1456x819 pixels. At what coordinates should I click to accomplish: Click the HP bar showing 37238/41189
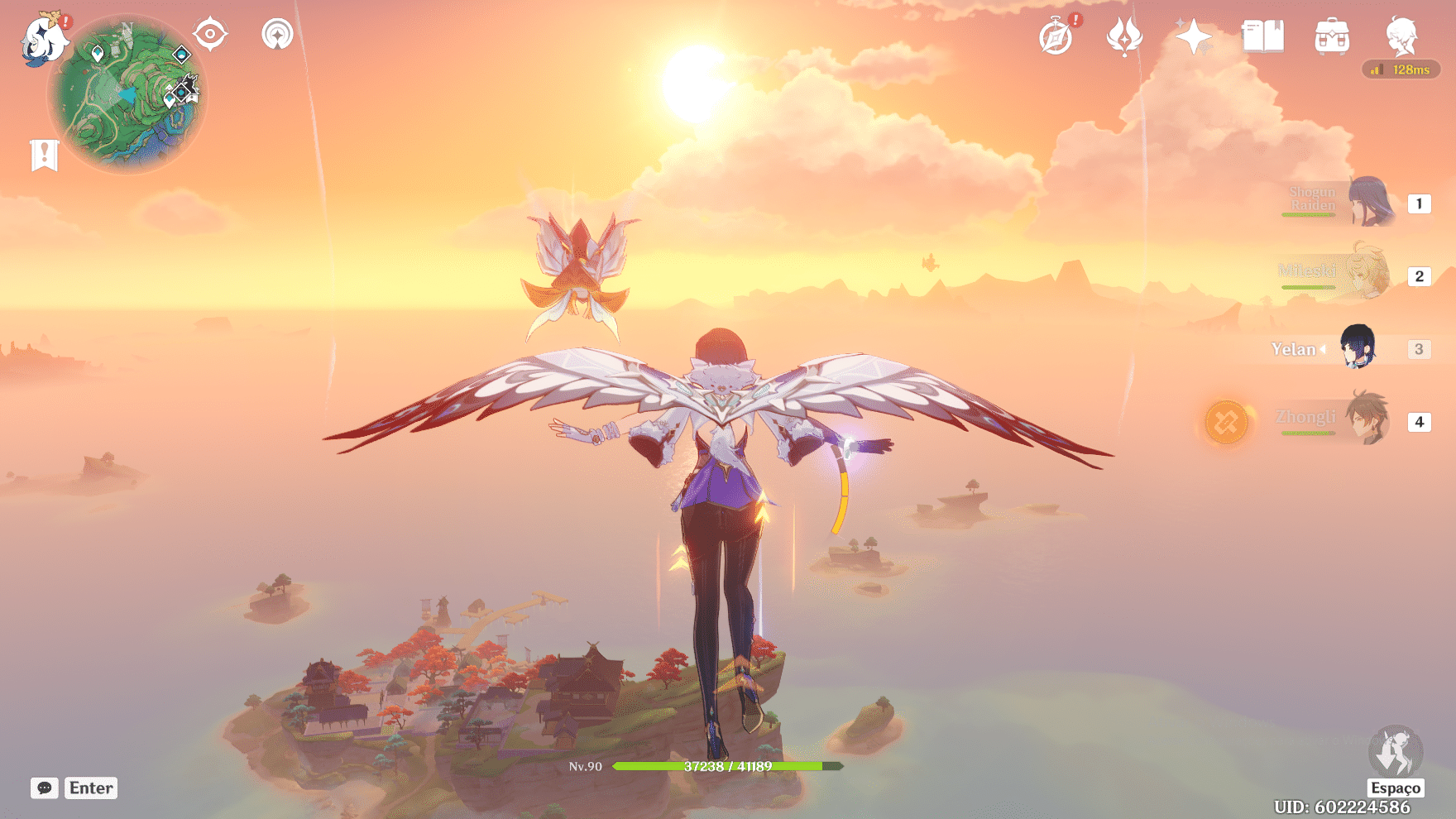pyautogui.click(x=726, y=767)
